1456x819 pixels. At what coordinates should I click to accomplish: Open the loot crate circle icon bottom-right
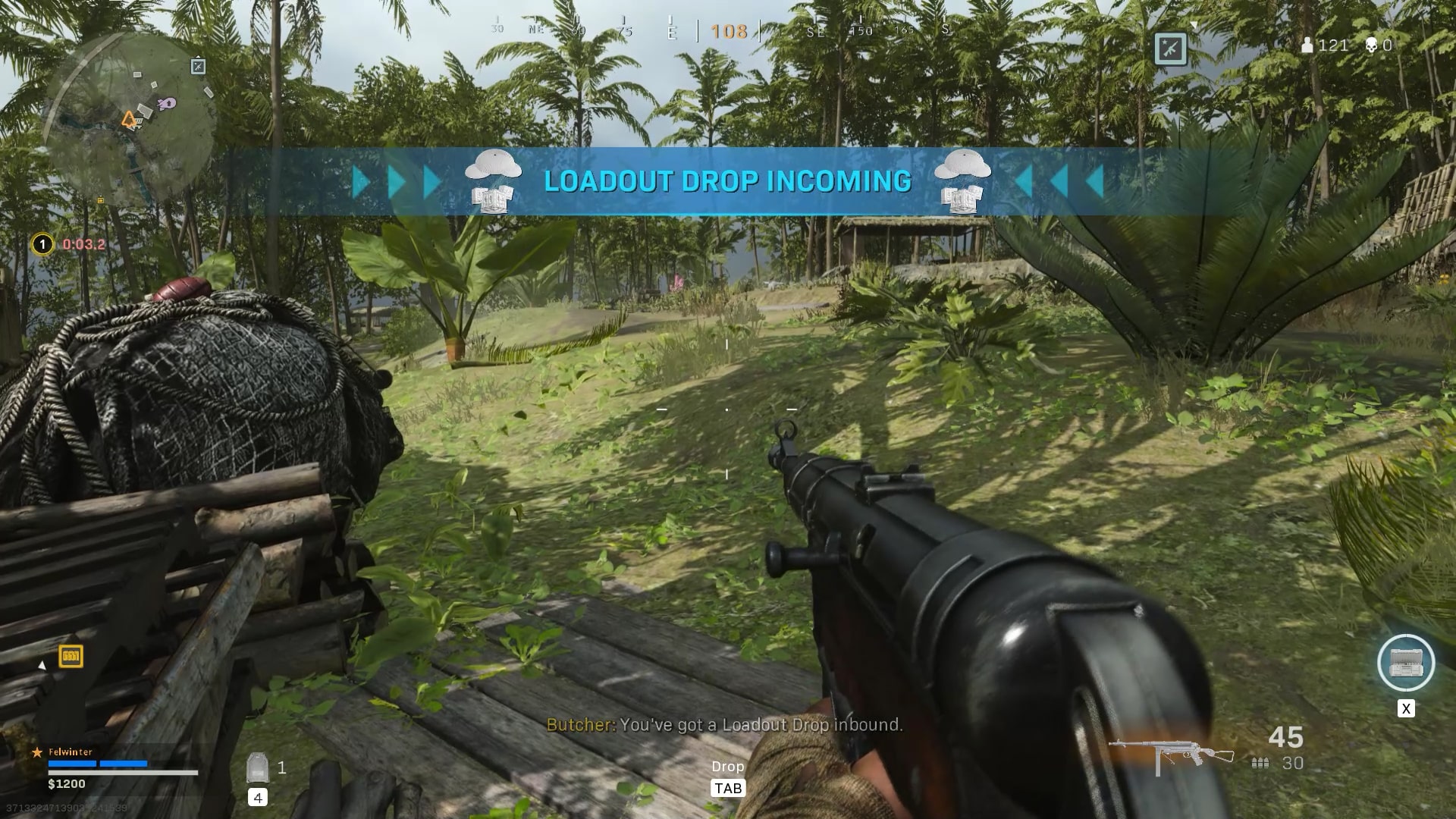click(1407, 664)
